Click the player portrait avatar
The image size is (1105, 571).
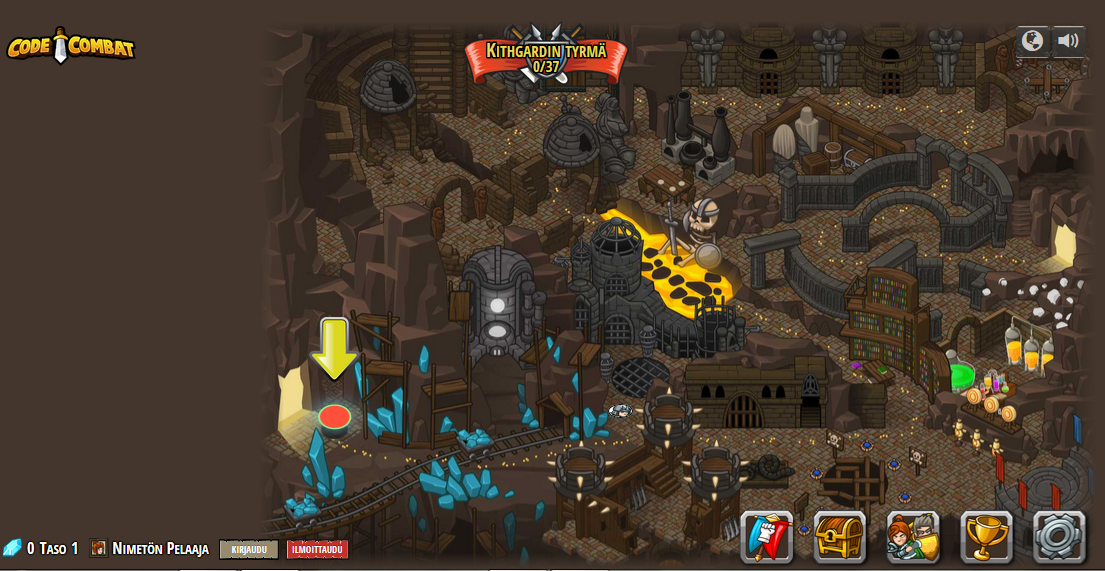point(99,548)
